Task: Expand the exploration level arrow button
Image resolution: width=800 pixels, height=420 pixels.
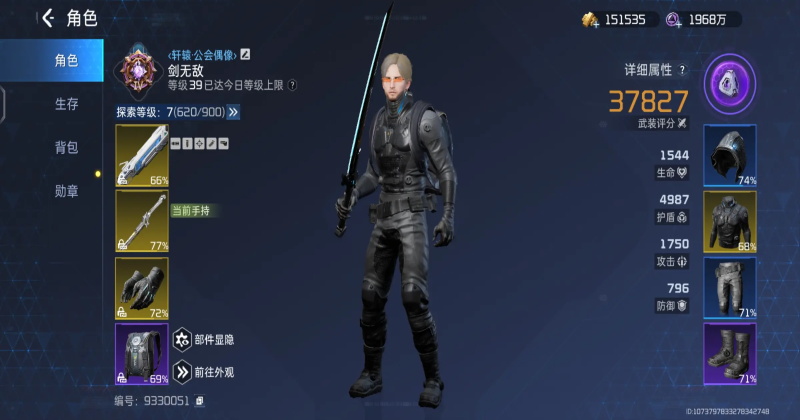Action: coord(233,112)
